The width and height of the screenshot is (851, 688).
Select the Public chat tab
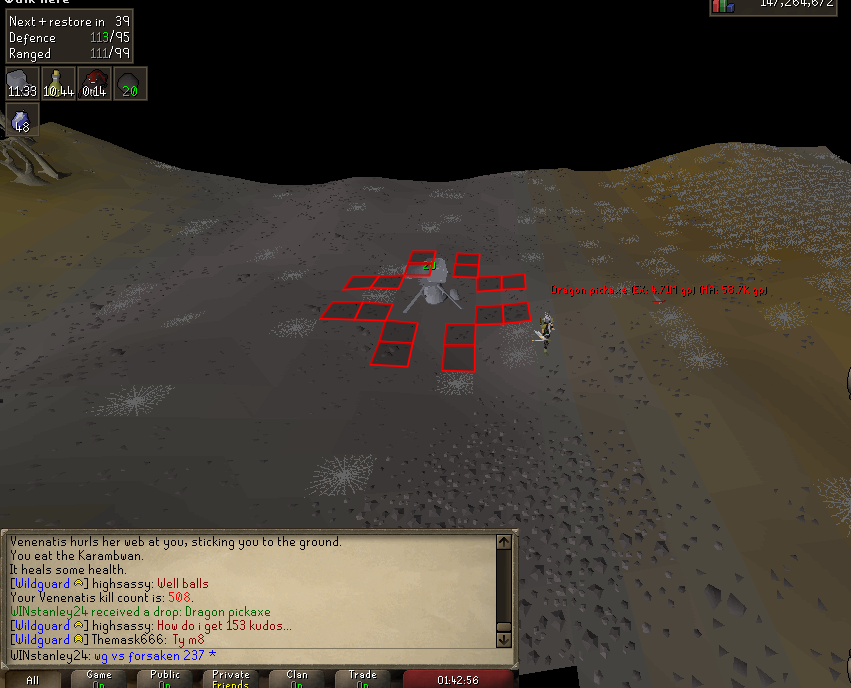(x=165, y=679)
